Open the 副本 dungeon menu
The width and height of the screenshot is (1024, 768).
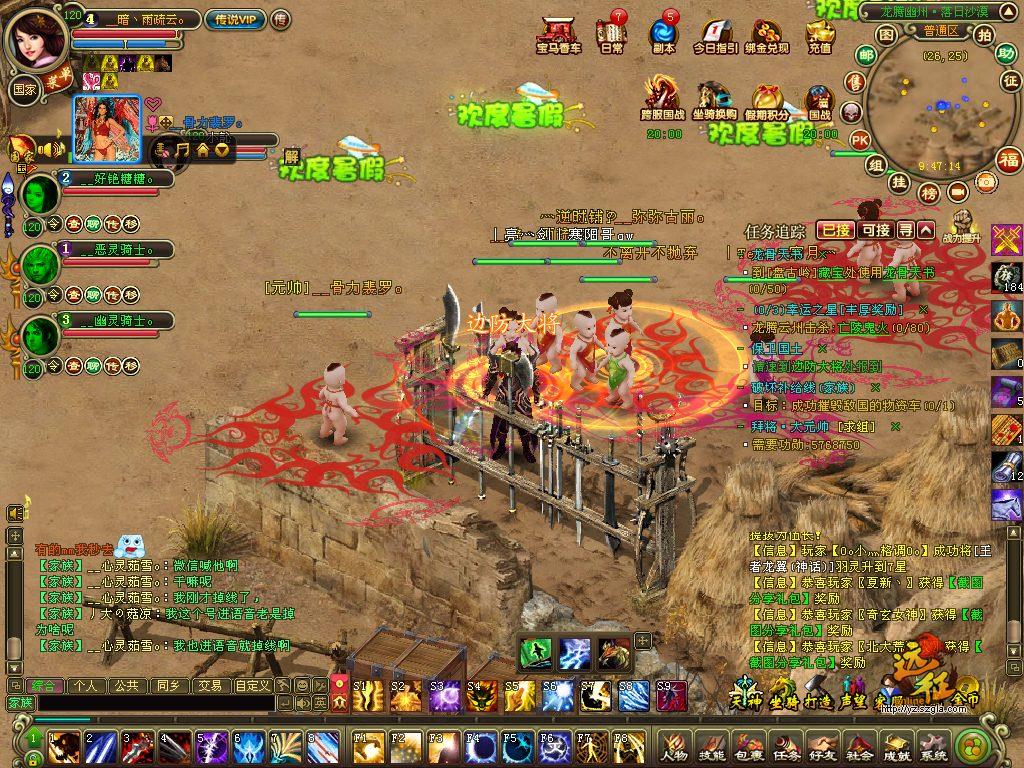coord(663,35)
